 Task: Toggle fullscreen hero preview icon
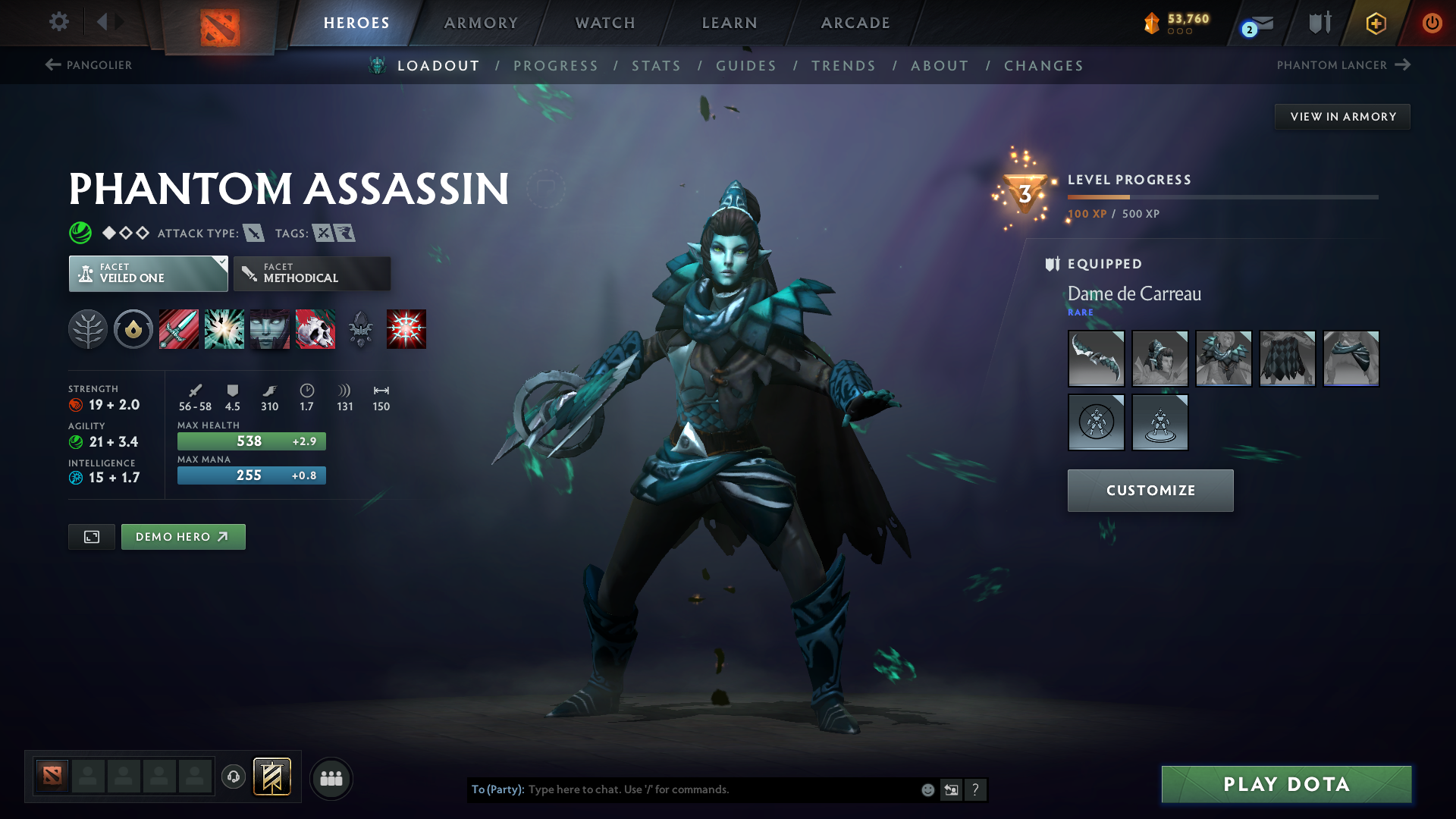click(x=91, y=536)
